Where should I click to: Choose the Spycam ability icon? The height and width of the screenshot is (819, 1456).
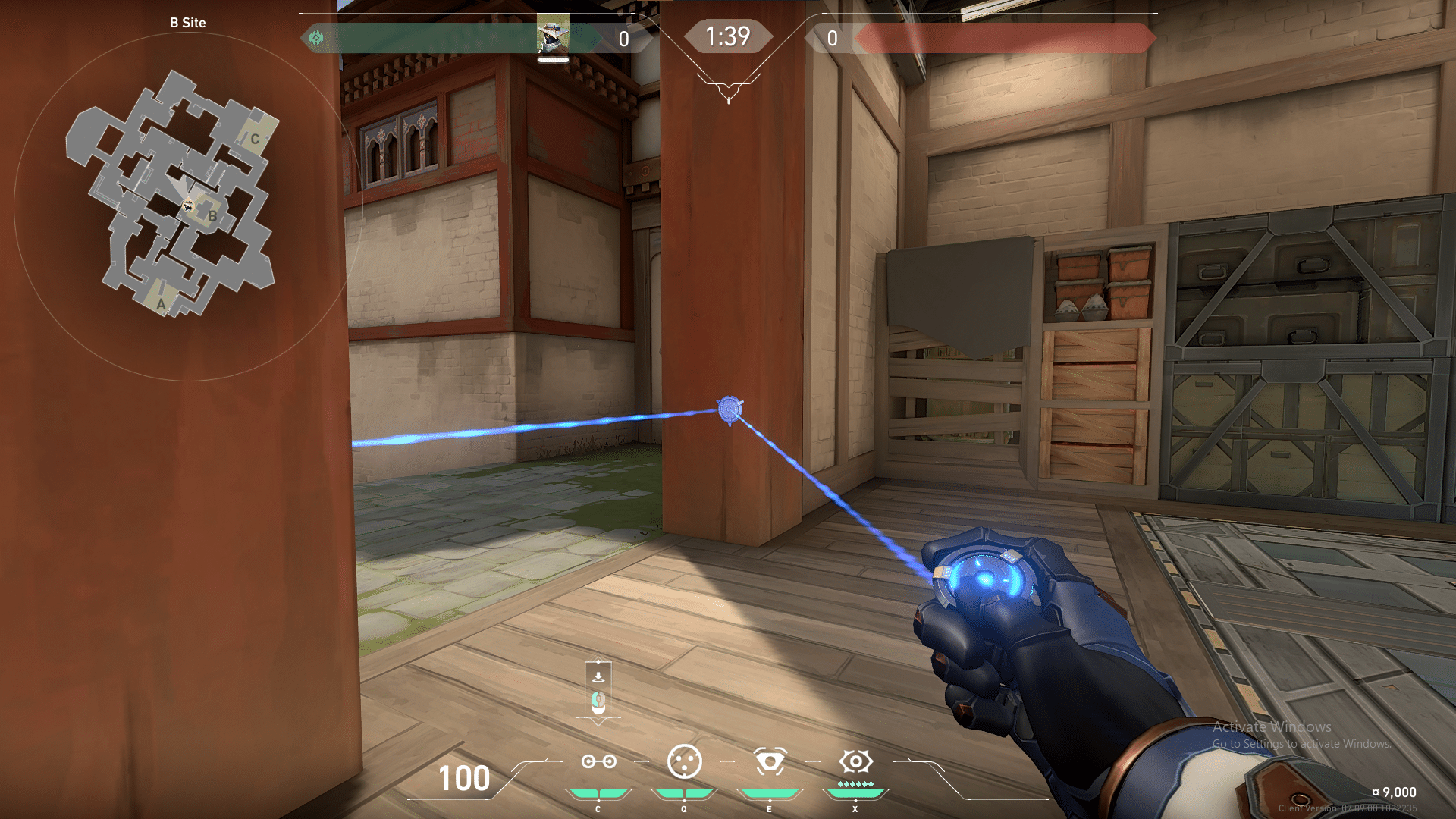coord(770,761)
